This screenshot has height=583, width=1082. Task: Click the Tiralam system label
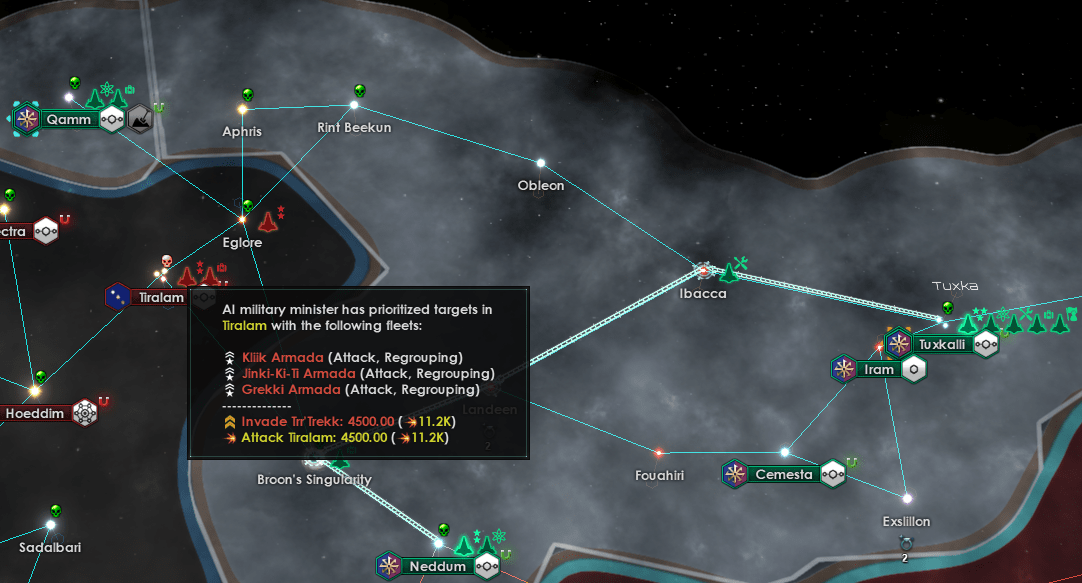(x=160, y=297)
